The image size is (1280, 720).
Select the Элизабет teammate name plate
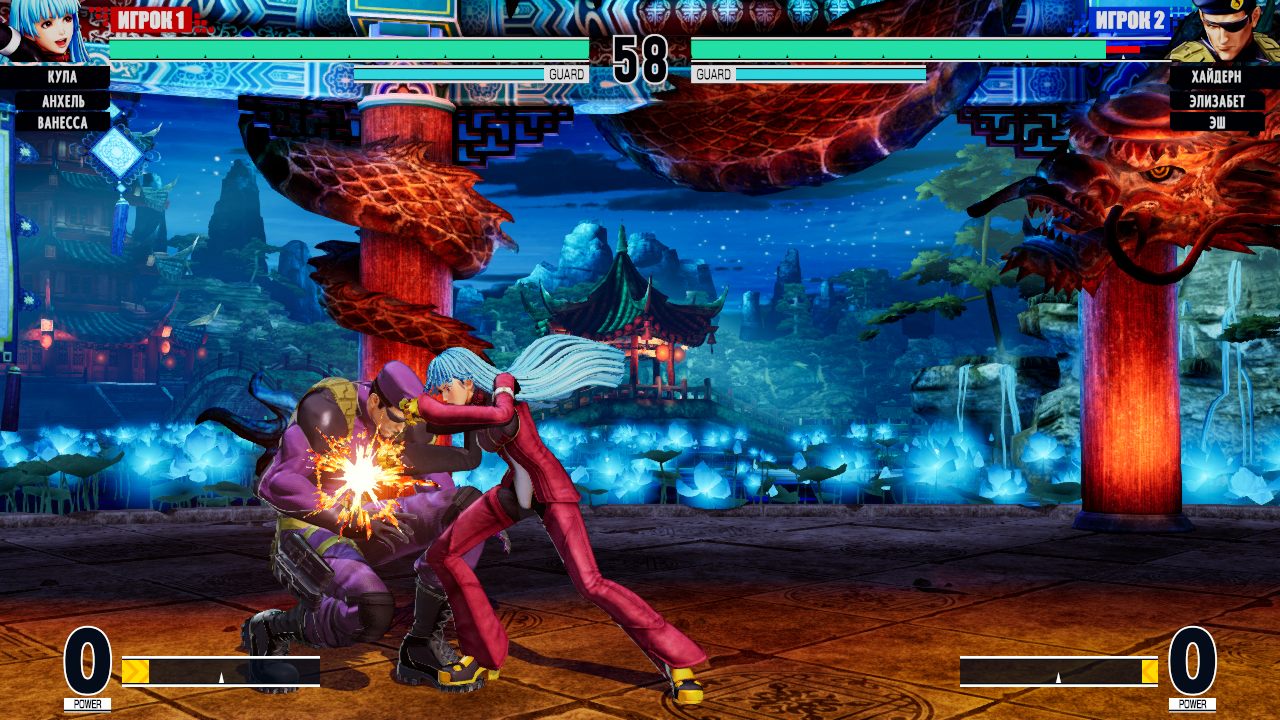[x=1219, y=98]
